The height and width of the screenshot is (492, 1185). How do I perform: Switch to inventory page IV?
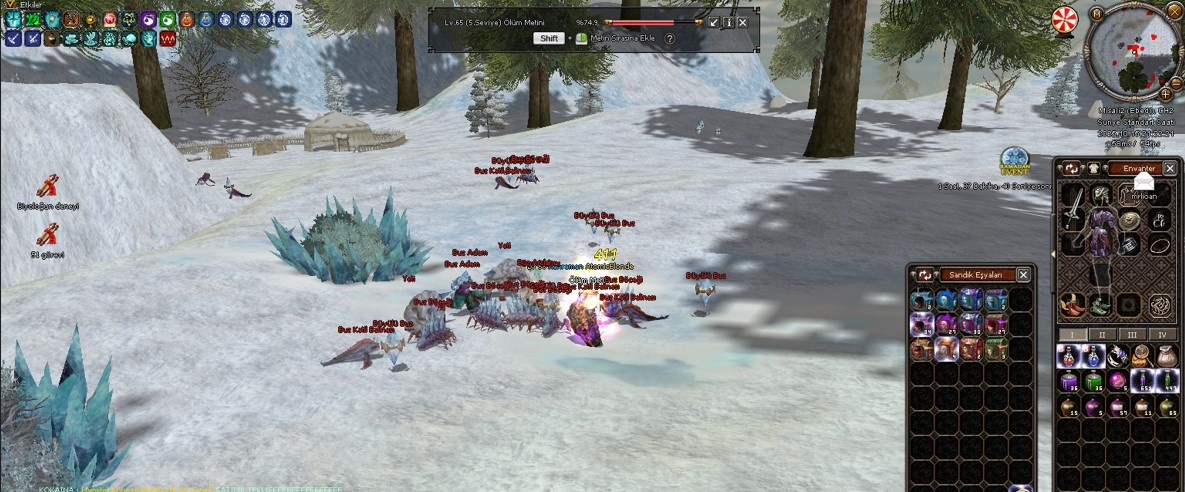pos(1162,334)
